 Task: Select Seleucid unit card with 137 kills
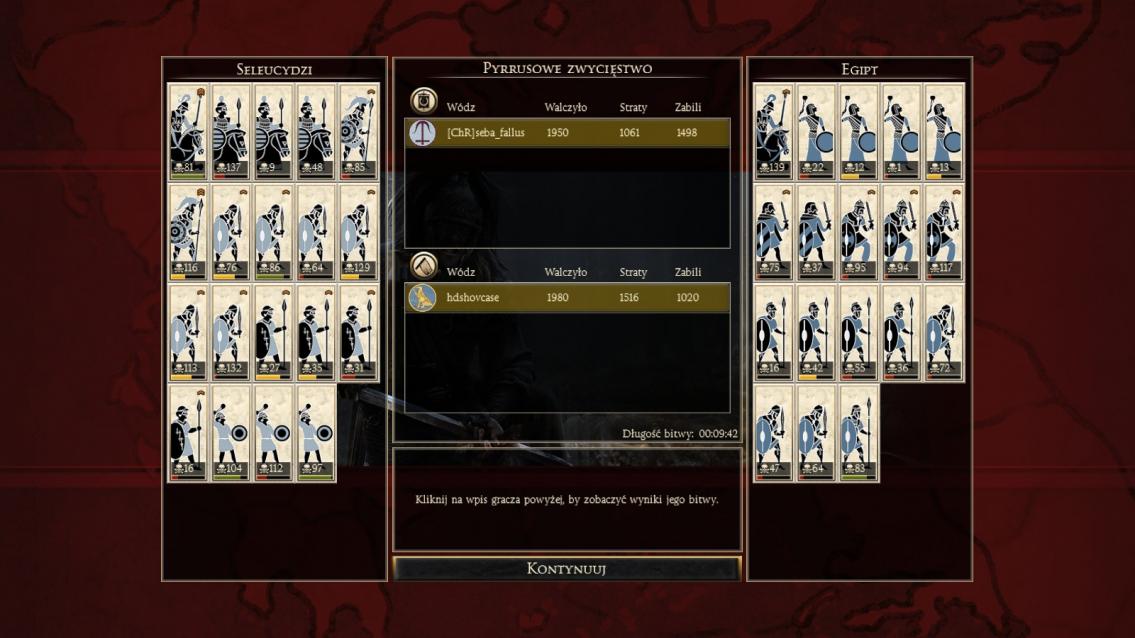(231, 131)
